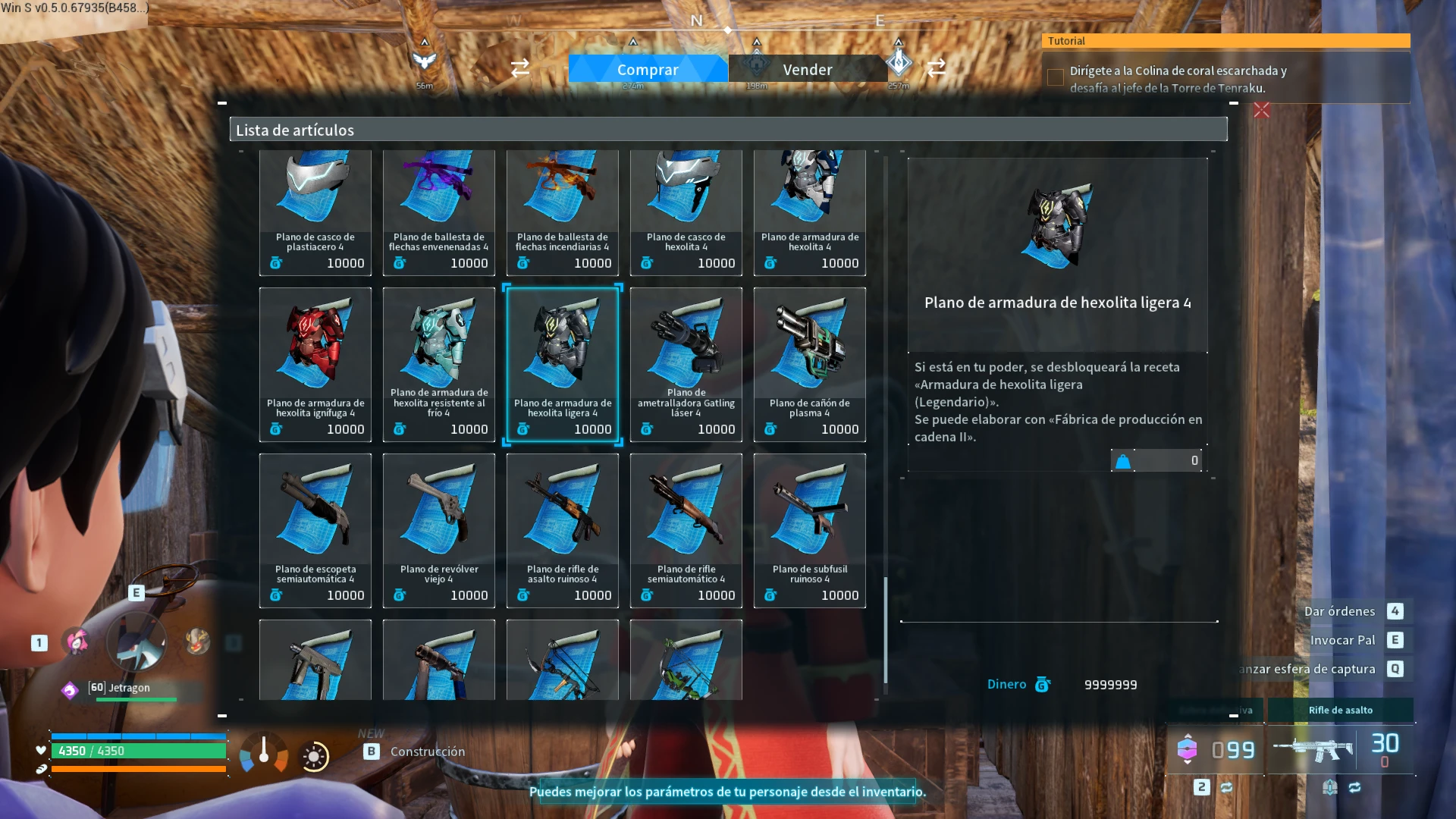Pick Plano de armadura resistente al frío 4
Screen dimensions: 1456x819
pos(439,364)
